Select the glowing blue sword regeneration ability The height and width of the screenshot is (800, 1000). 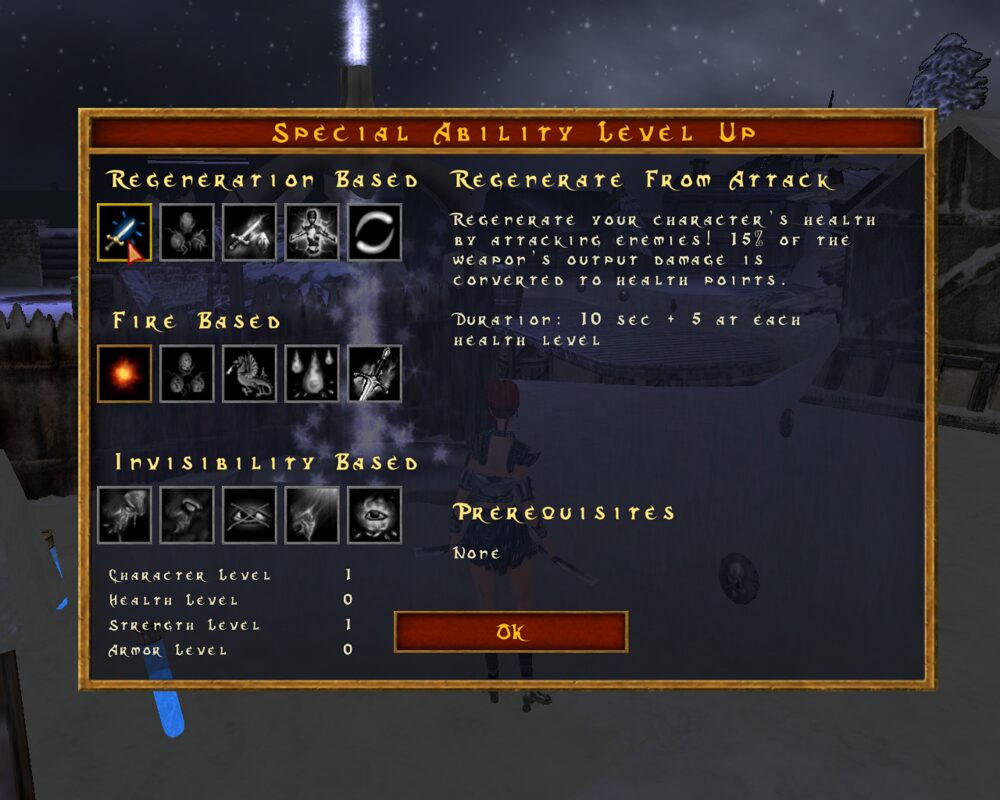(125, 232)
